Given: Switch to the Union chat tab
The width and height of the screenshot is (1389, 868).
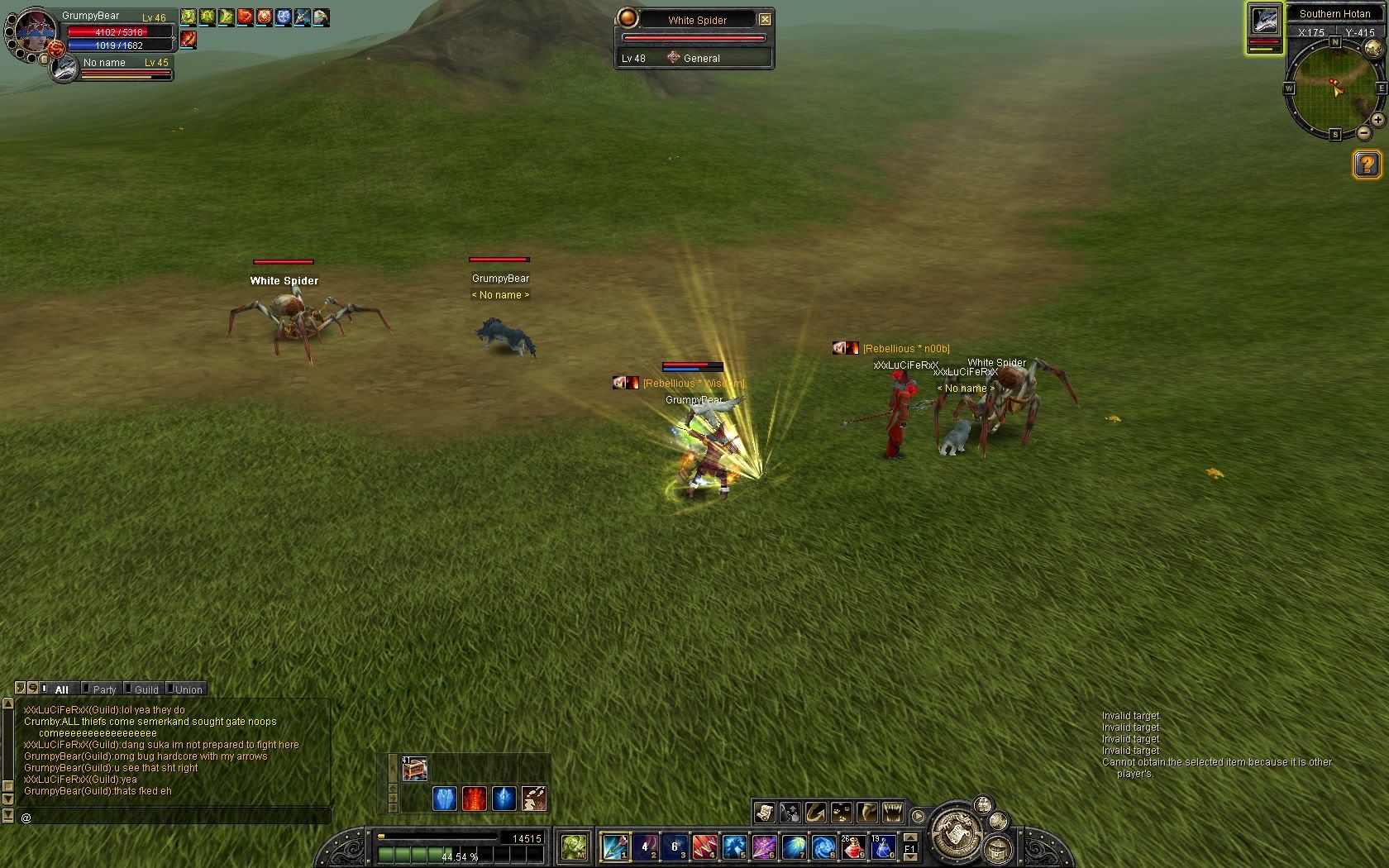Looking at the screenshot, I should tap(188, 689).
